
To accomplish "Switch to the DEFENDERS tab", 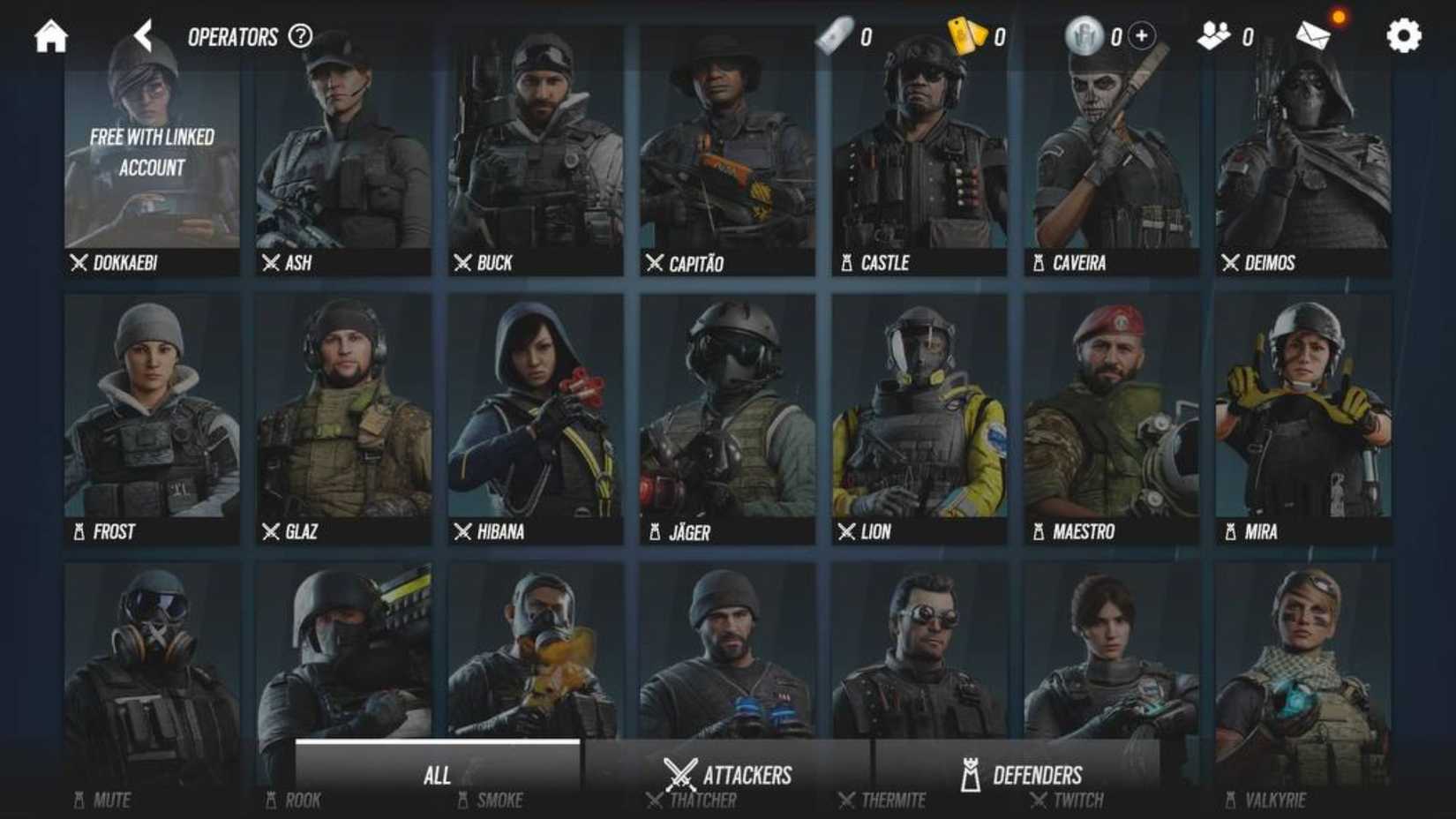I will point(1021,774).
